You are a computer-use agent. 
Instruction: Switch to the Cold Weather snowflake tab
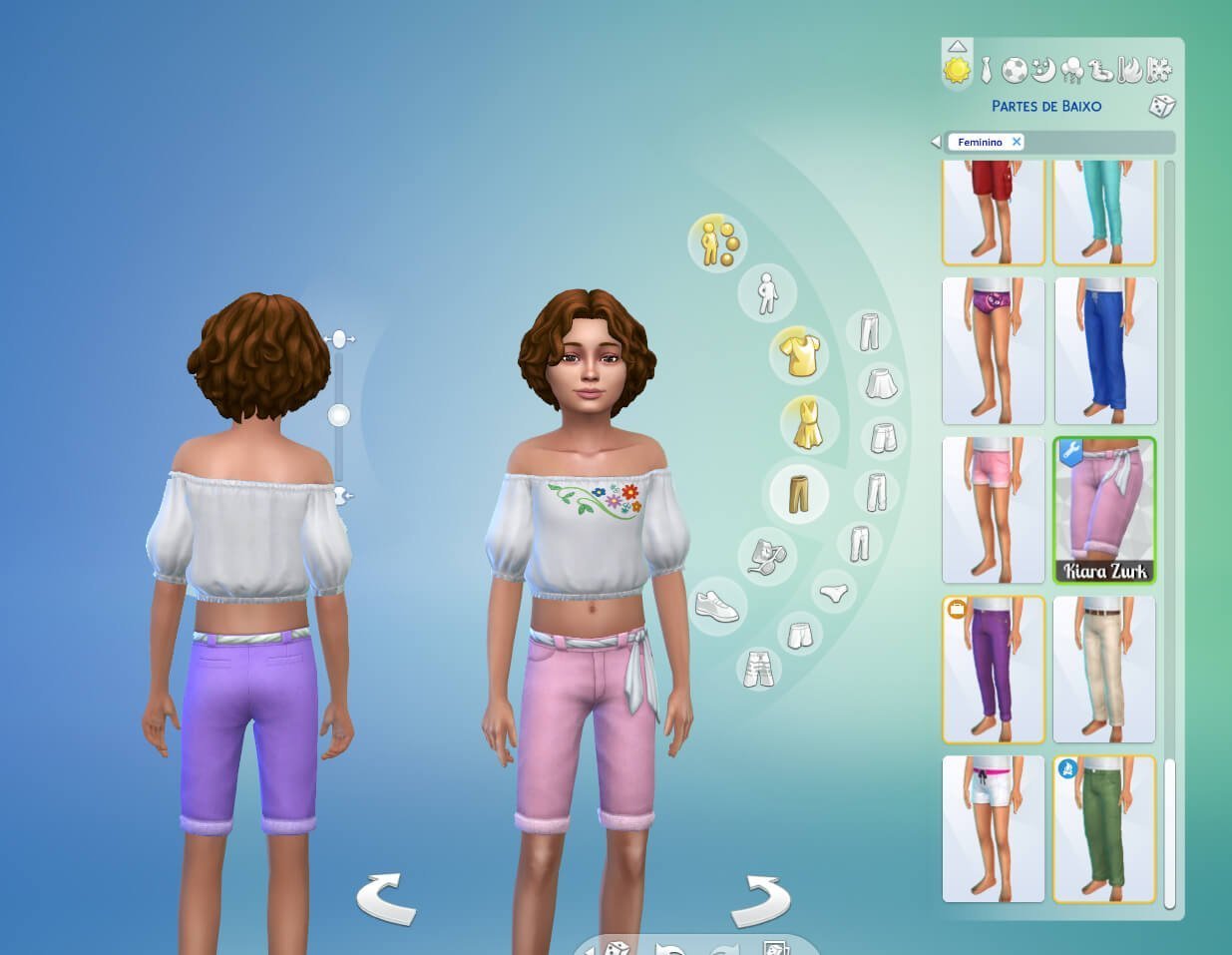(1159, 70)
